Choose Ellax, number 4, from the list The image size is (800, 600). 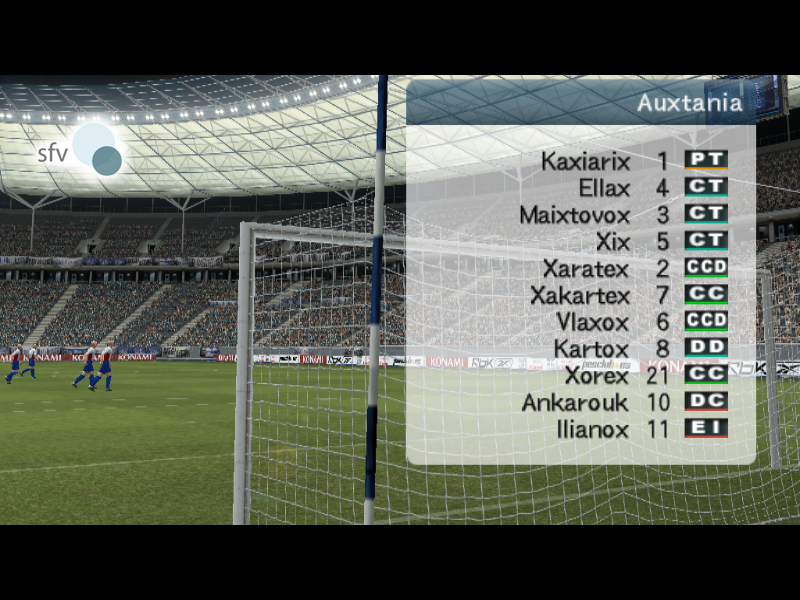pyautogui.click(x=604, y=188)
